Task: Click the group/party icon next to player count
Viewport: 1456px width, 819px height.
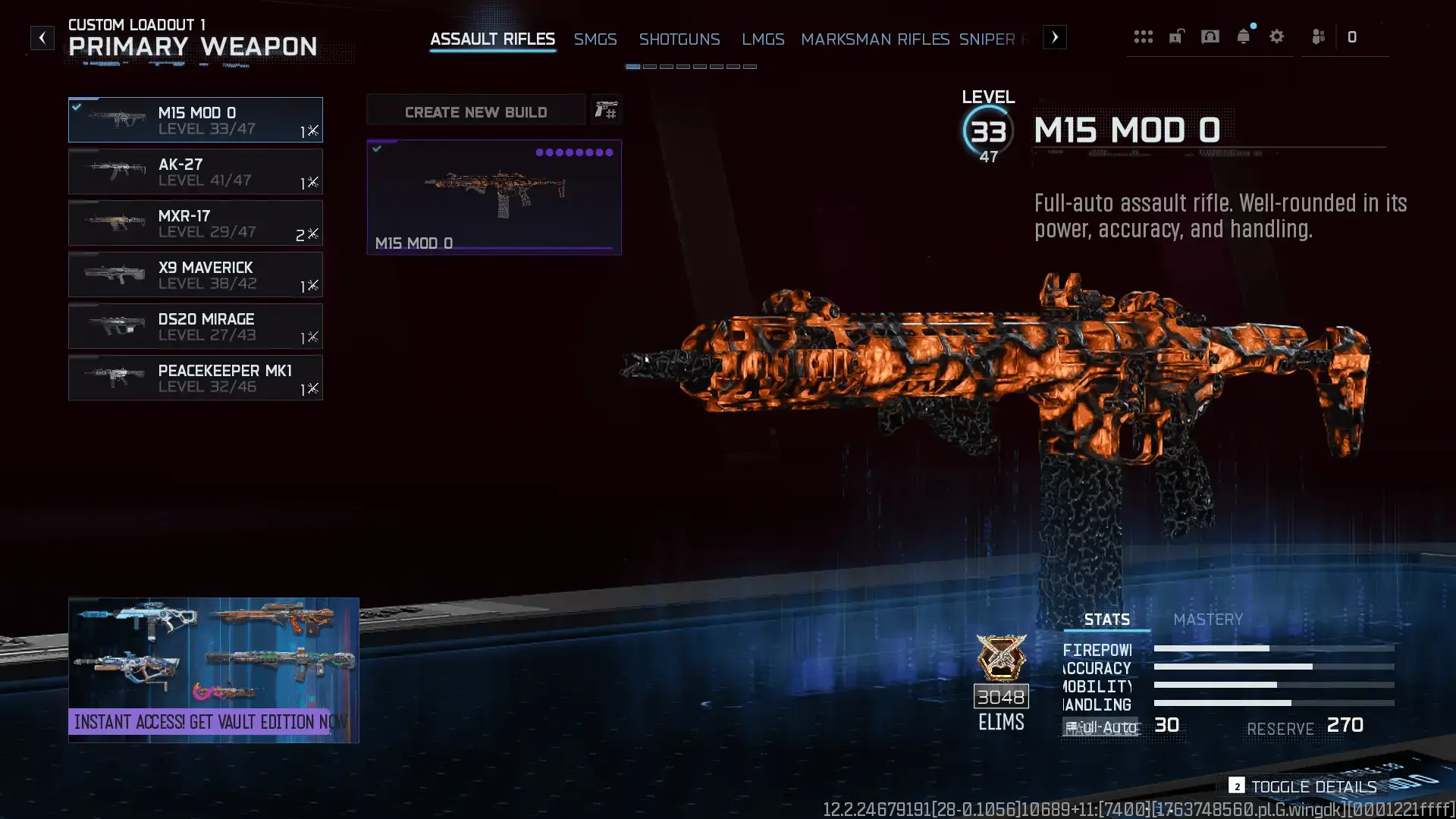Action: [x=1317, y=36]
